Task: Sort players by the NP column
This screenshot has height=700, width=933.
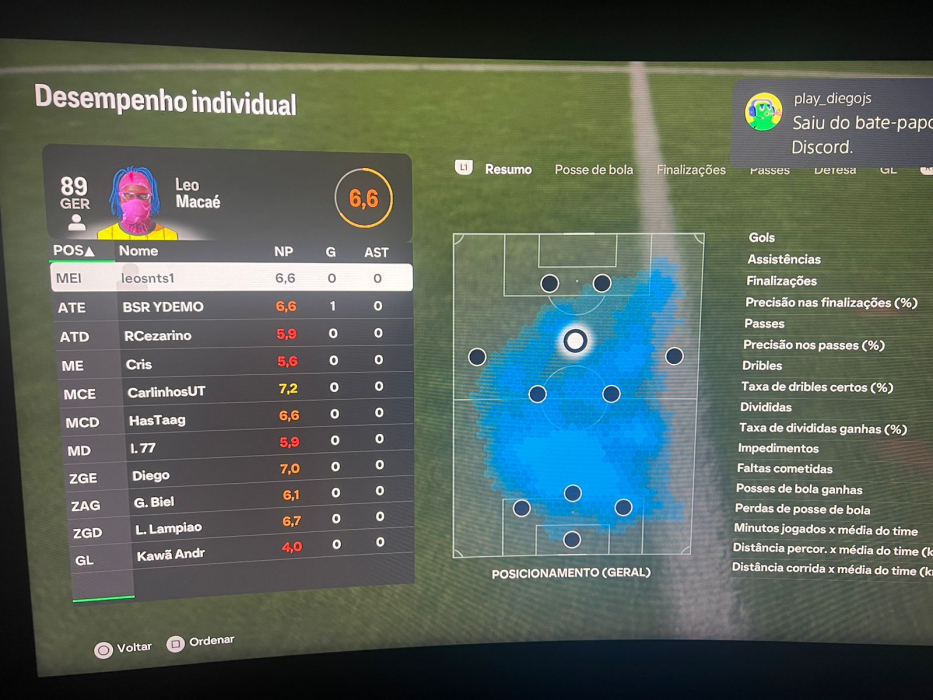Action: [x=284, y=252]
